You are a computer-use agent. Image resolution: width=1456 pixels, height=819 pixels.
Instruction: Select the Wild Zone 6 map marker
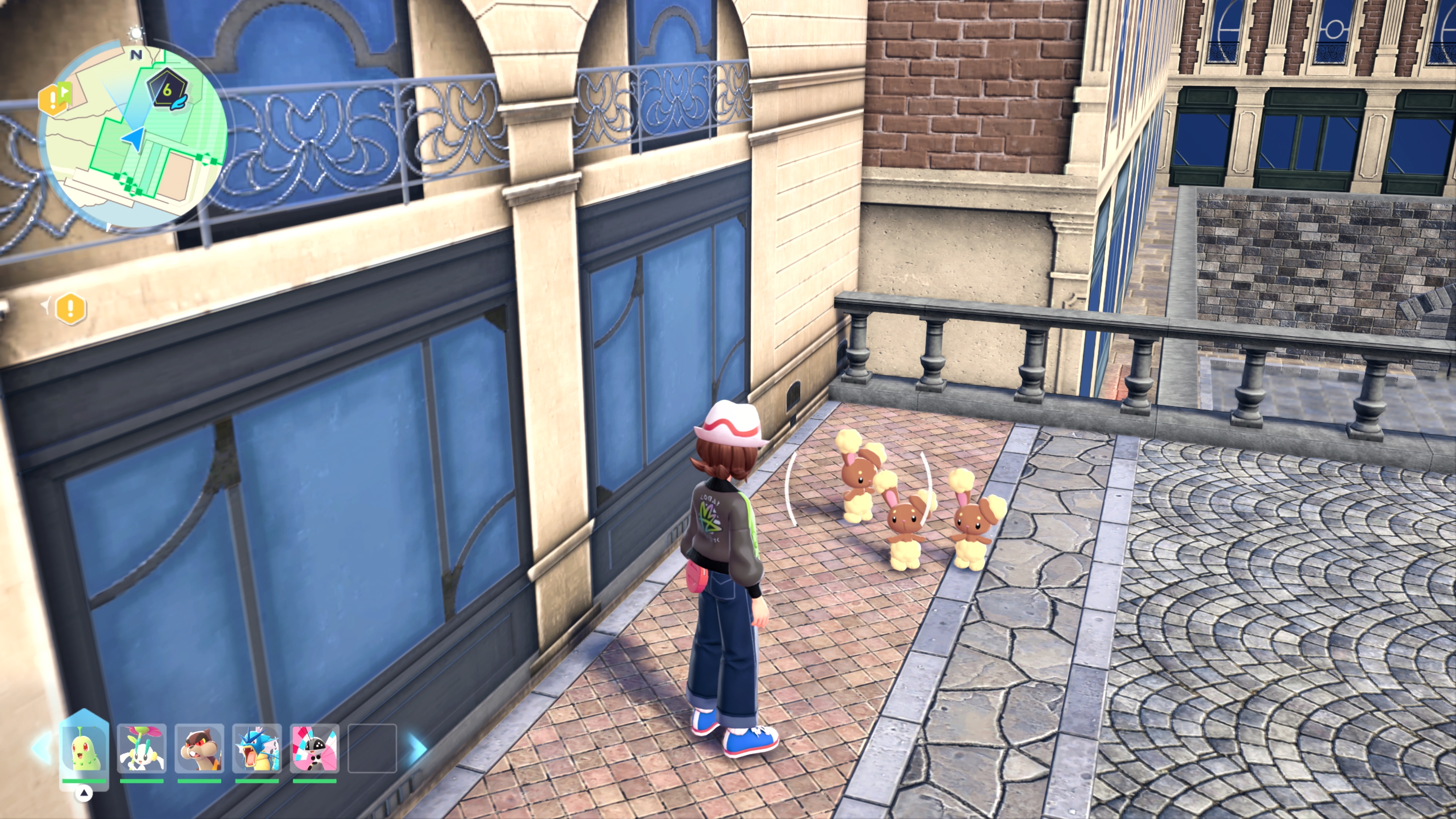point(167,91)
